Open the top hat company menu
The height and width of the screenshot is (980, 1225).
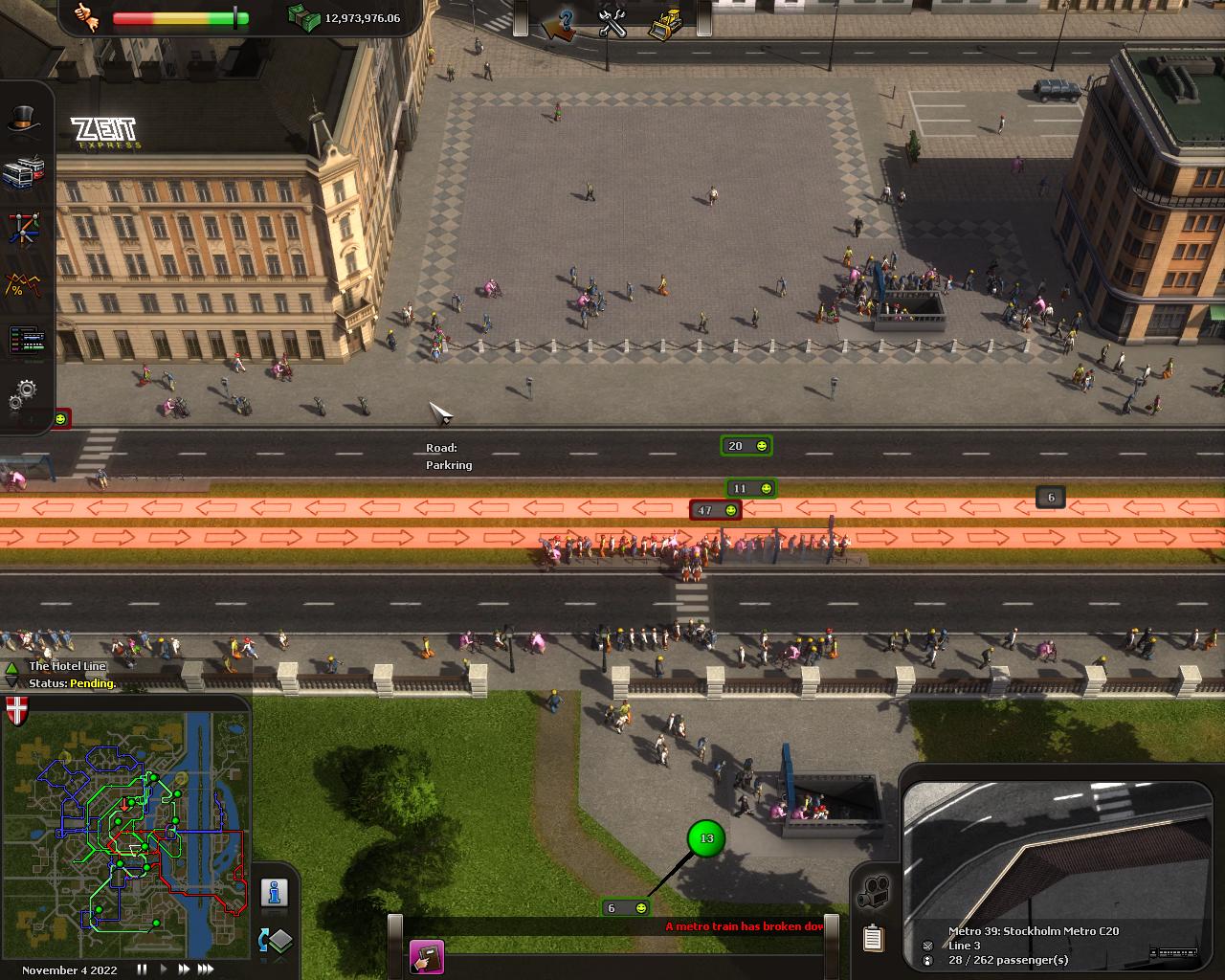click(x=25, y=120)
